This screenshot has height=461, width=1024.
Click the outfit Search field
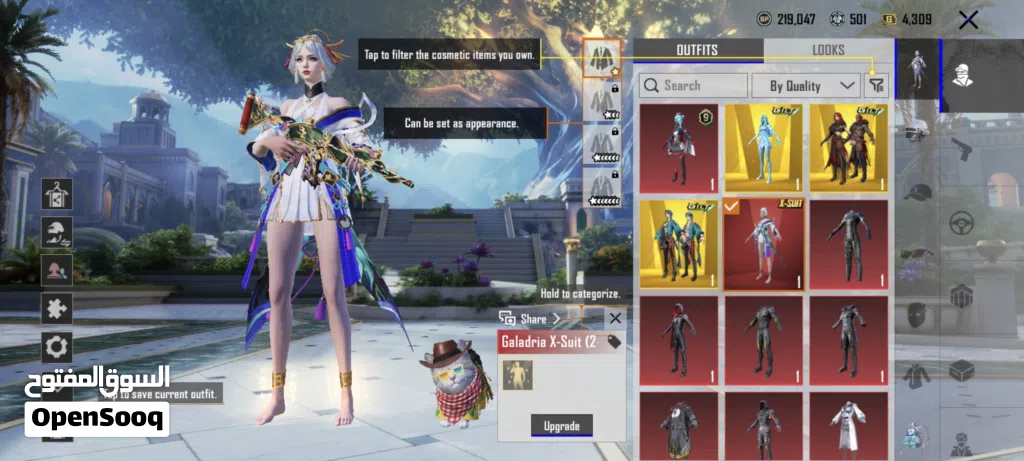[692, 86]
